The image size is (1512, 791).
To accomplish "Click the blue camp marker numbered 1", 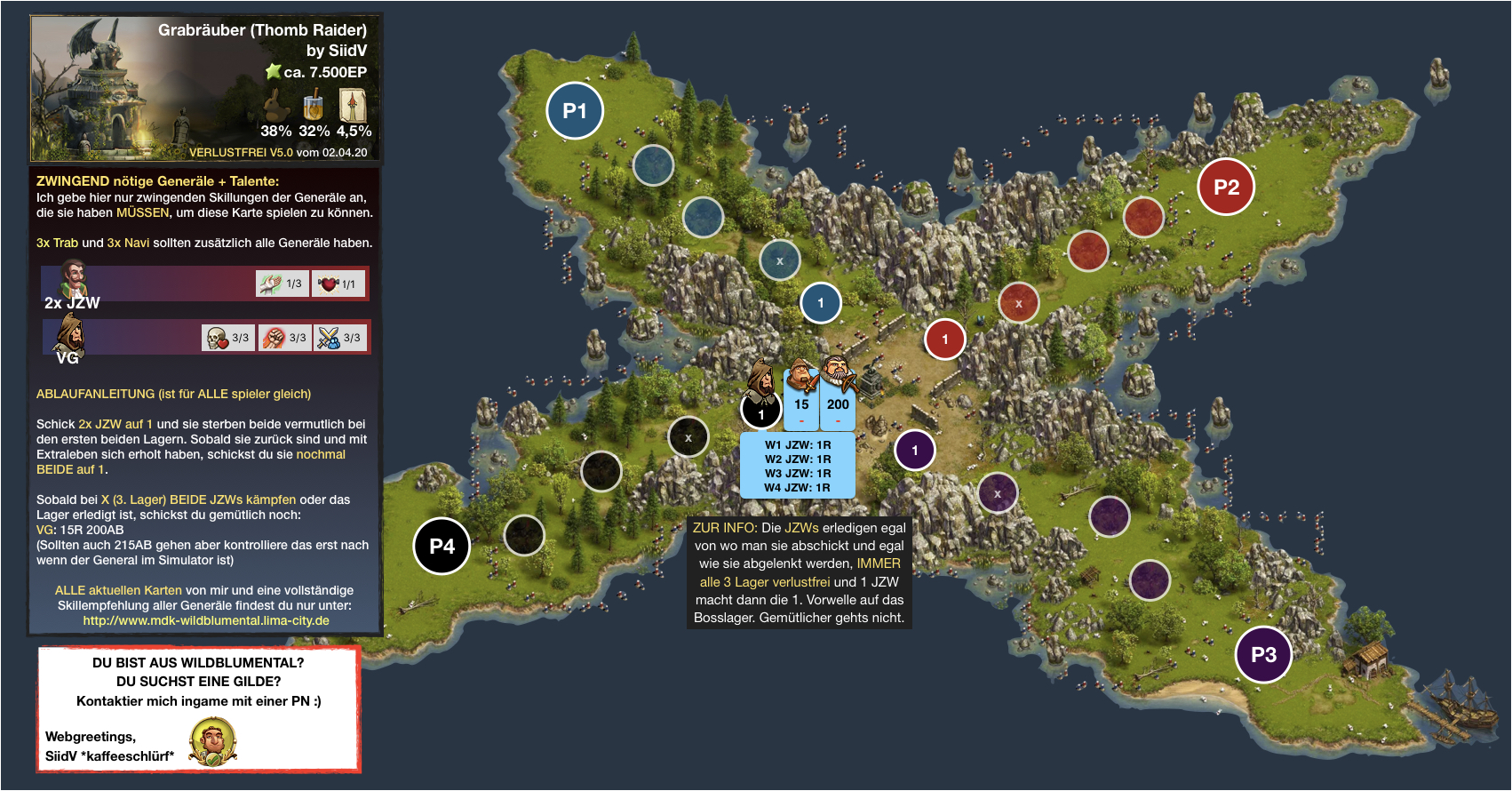I will pos(821,303).
